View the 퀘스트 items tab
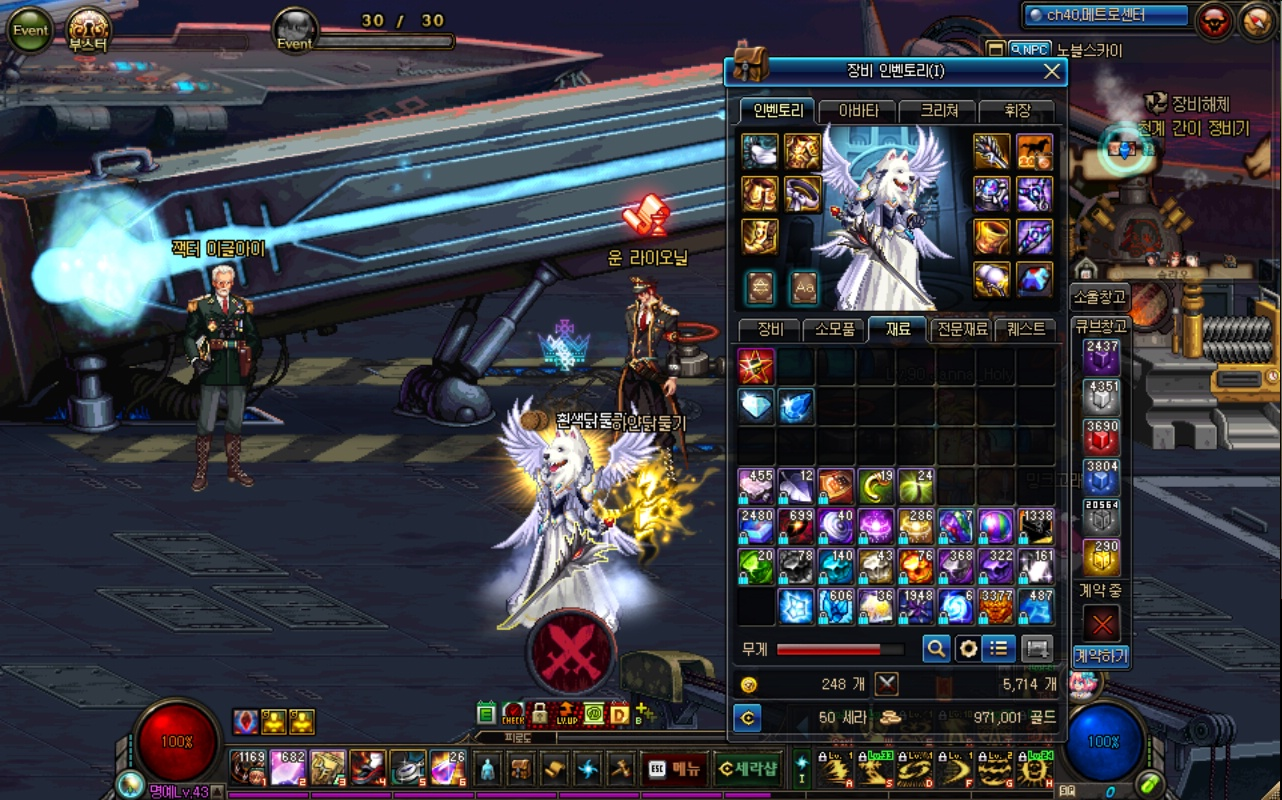 (1025, 329)
